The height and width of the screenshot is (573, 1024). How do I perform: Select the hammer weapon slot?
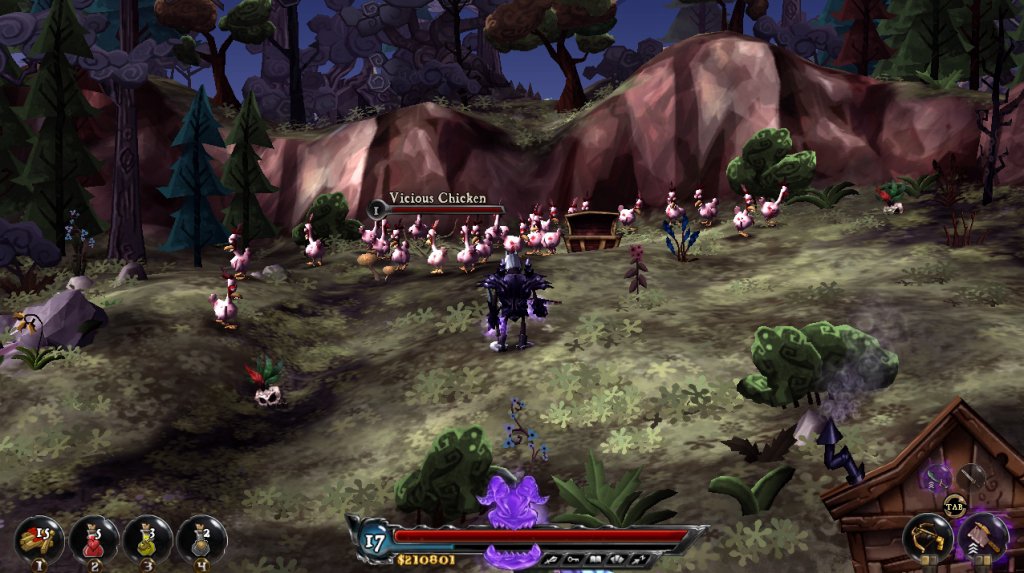pyautogui.click(x=983, y=537)
